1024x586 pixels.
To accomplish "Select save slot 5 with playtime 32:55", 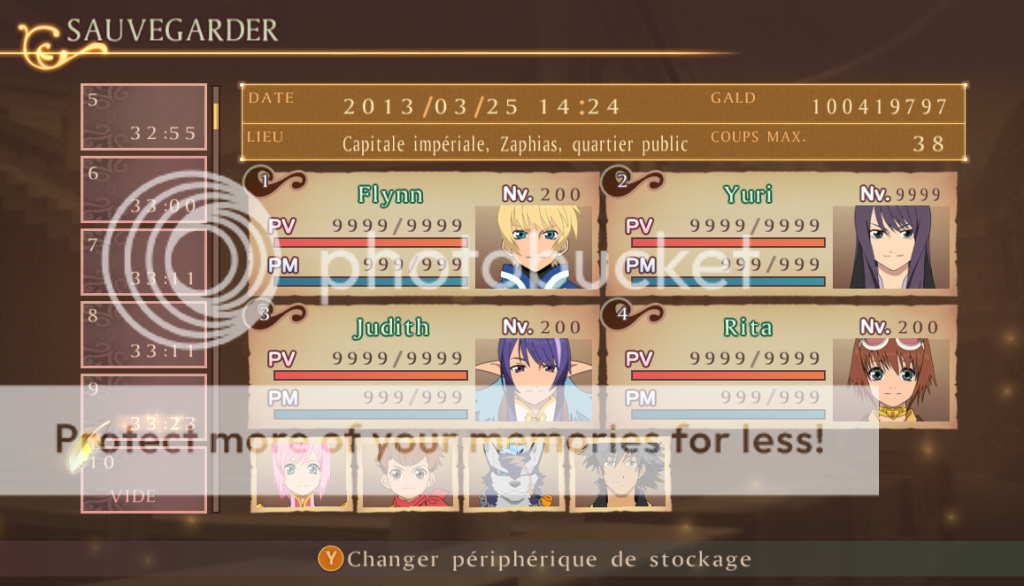I will 143,117.
